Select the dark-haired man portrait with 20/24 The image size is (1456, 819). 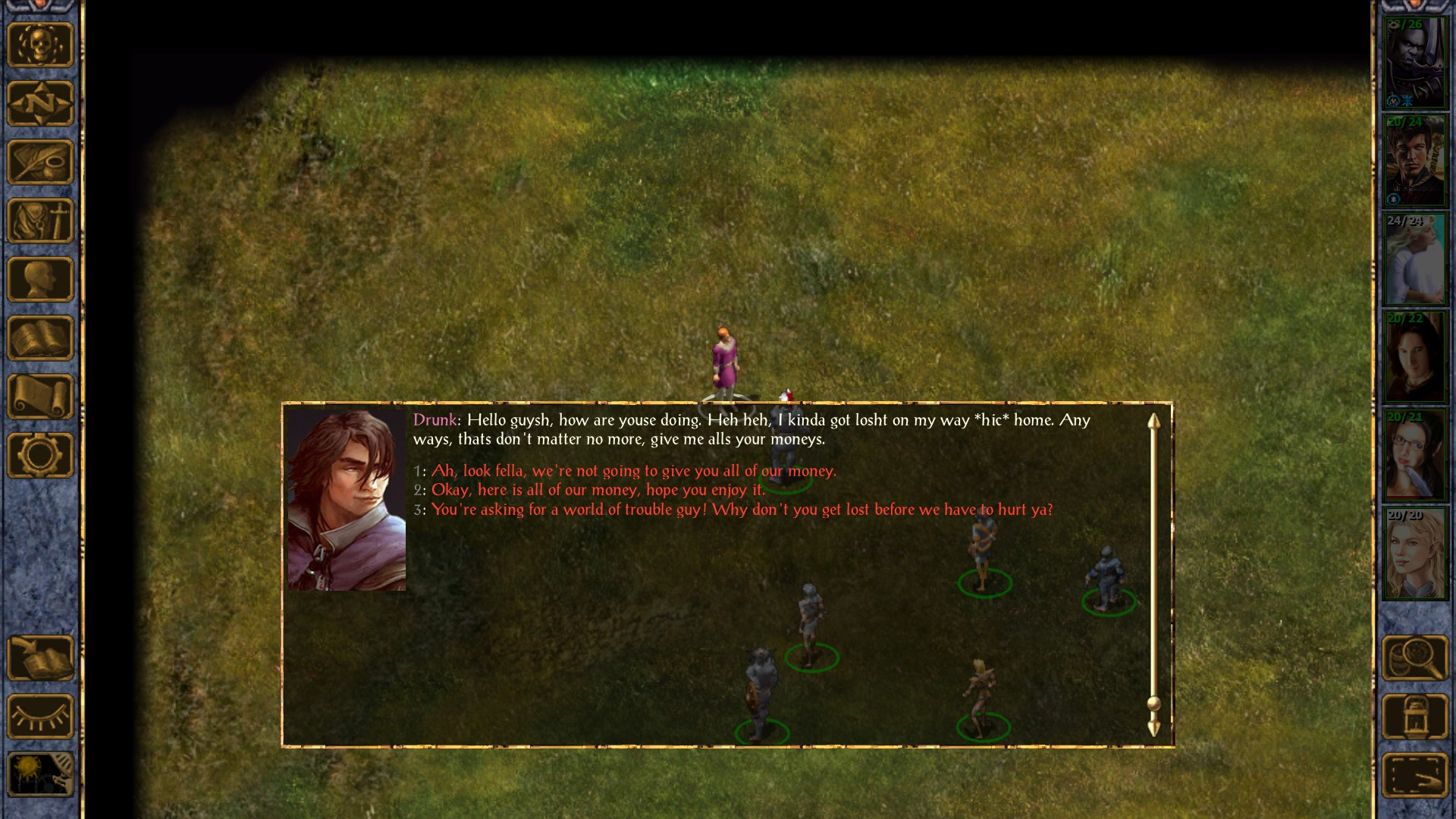point(1415,161)
